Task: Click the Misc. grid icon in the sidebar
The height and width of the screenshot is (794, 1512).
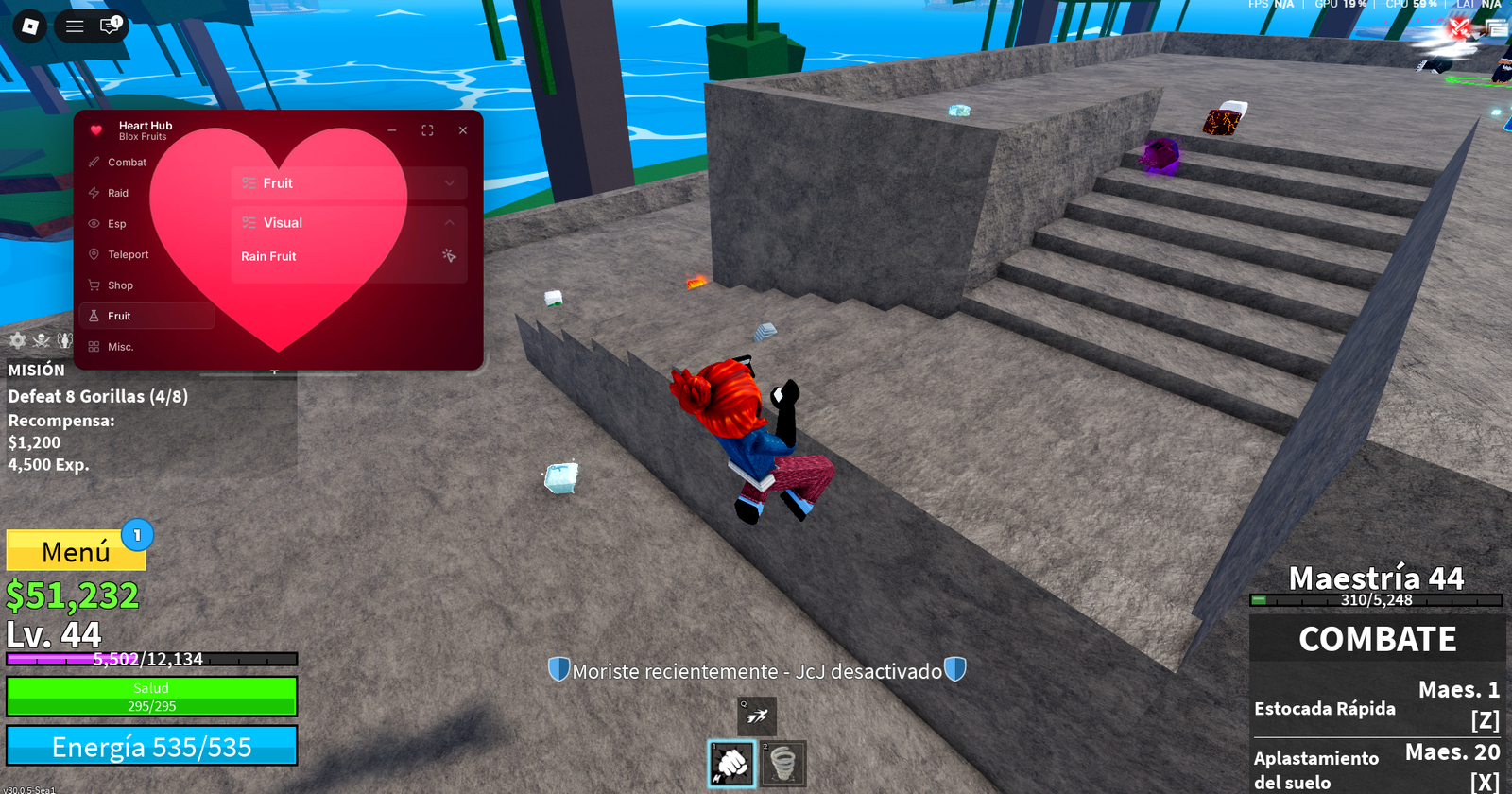Action: pos(93,347)
